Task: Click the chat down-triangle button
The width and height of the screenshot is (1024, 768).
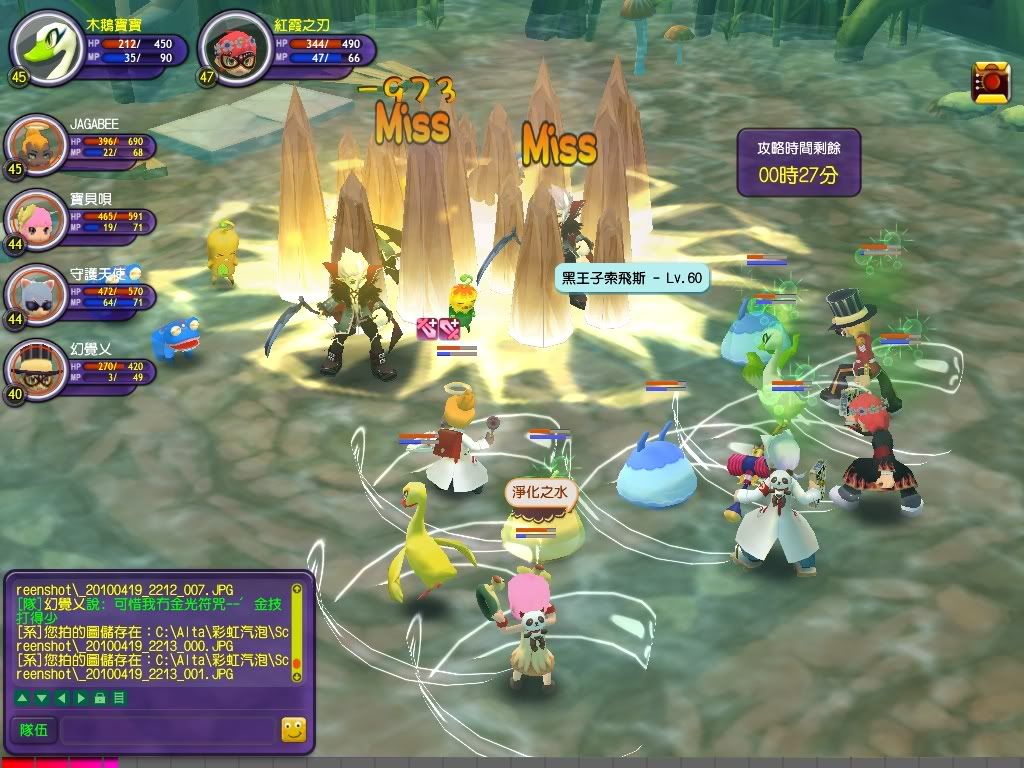Action: [41, 697]
